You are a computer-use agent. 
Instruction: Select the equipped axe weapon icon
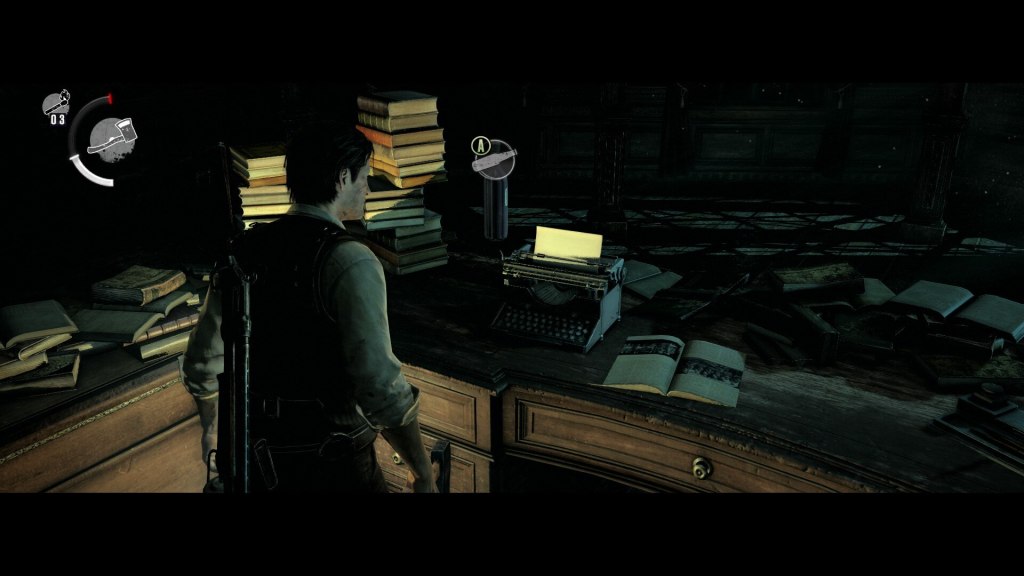coord(110,135)
